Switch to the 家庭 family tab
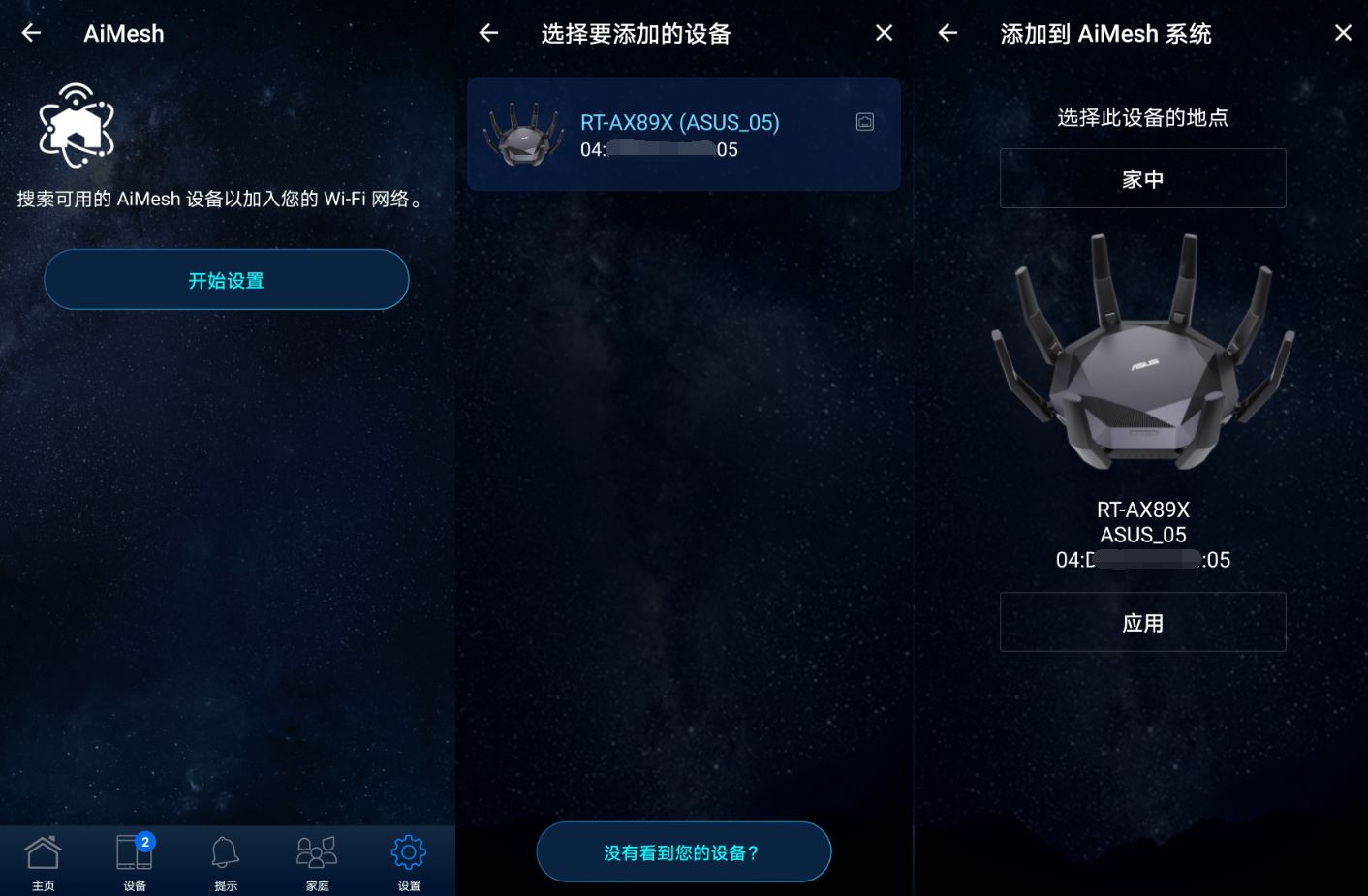This screenshot has height=896, width=1368. pyautogui.click(x=317, y=862)
